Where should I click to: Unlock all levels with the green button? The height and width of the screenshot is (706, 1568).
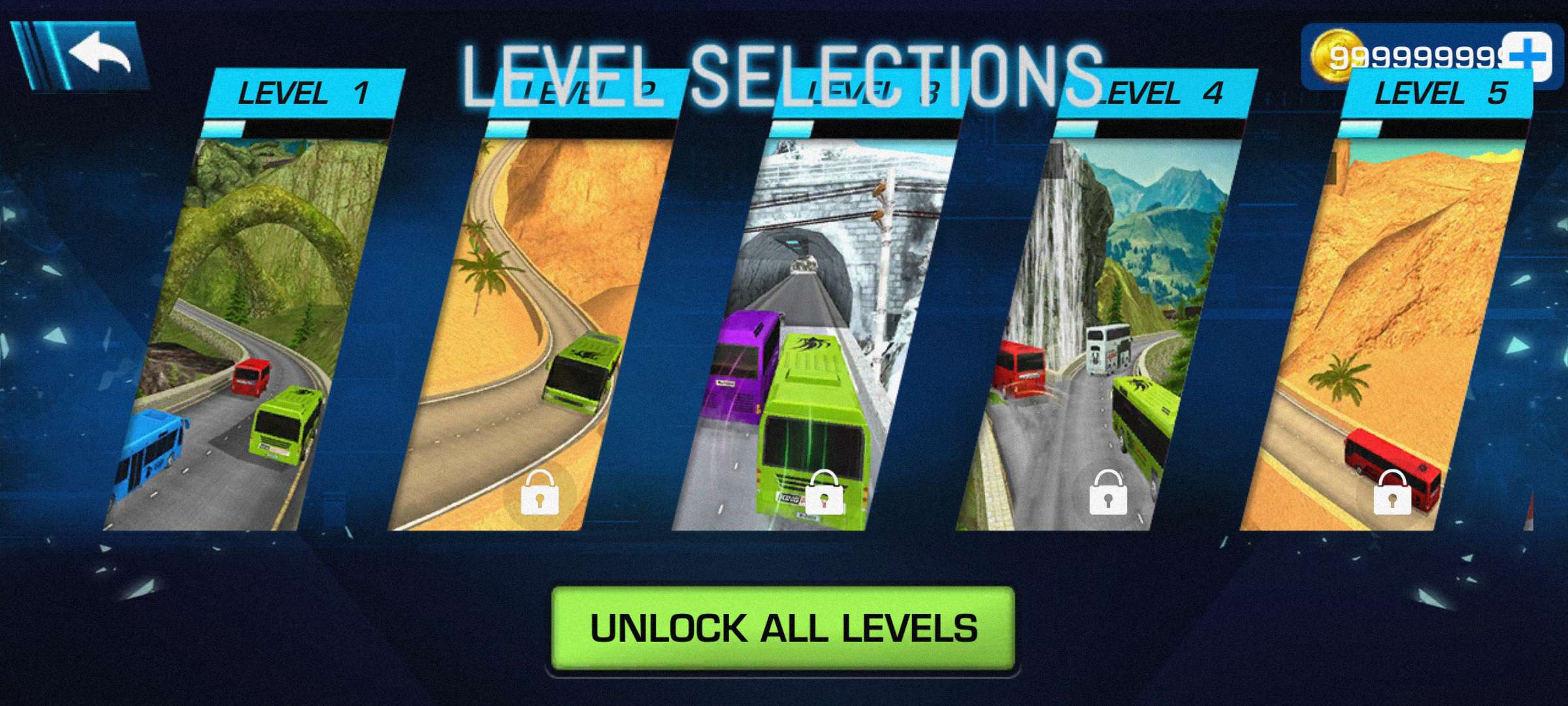point(783,628)
